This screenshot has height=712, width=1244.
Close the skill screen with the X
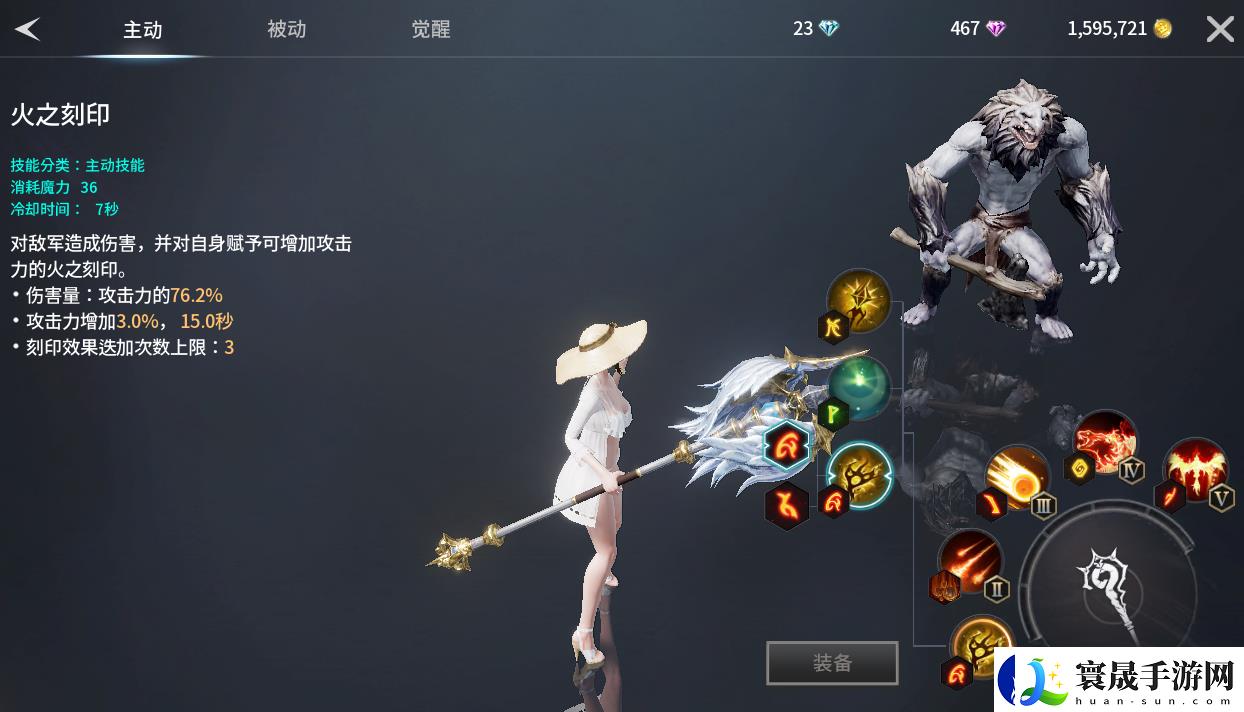click(x=1219, y=29)
